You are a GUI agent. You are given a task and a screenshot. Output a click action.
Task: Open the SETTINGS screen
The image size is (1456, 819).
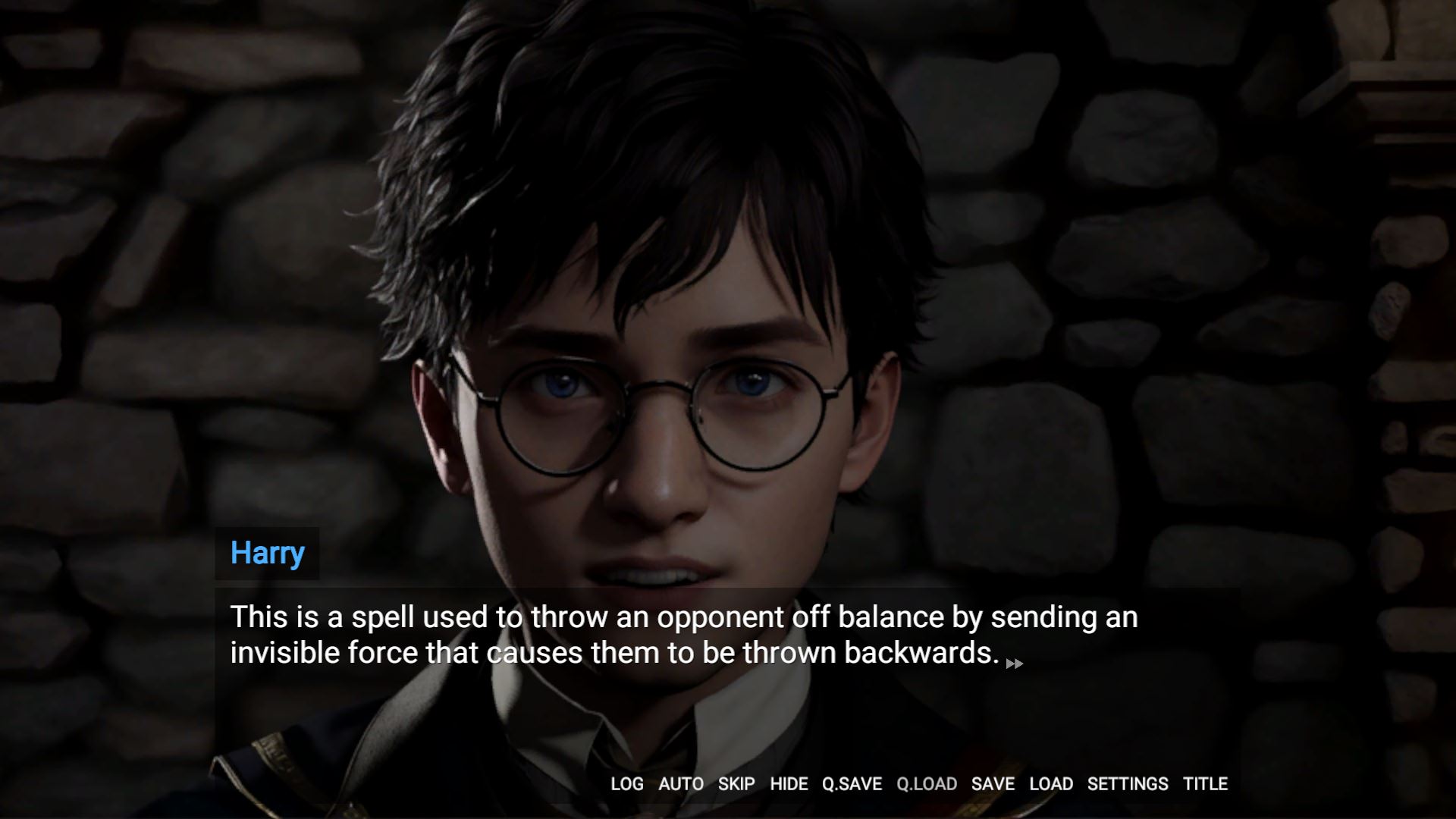point(1128,784)
